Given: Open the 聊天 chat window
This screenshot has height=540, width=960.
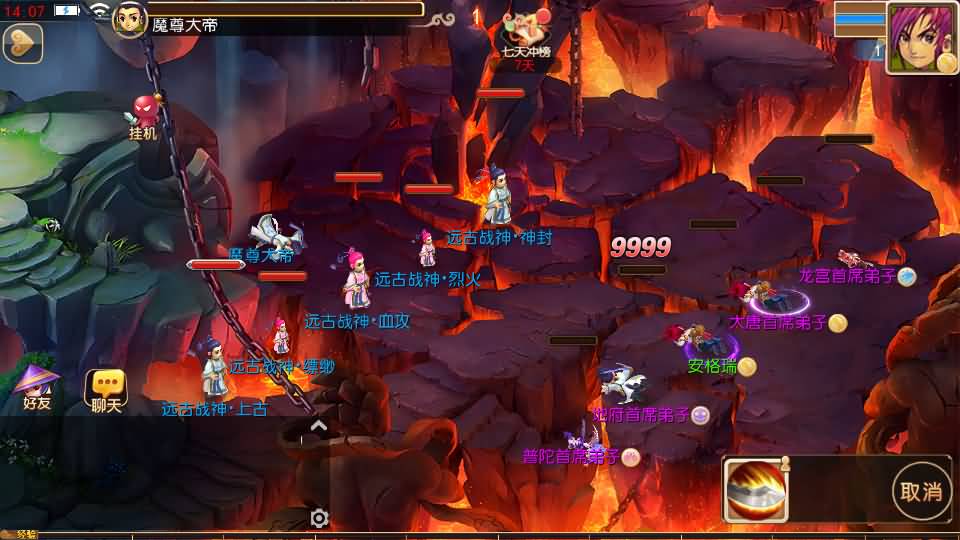Looking at the screenshot, I should (x=106, y=390).
